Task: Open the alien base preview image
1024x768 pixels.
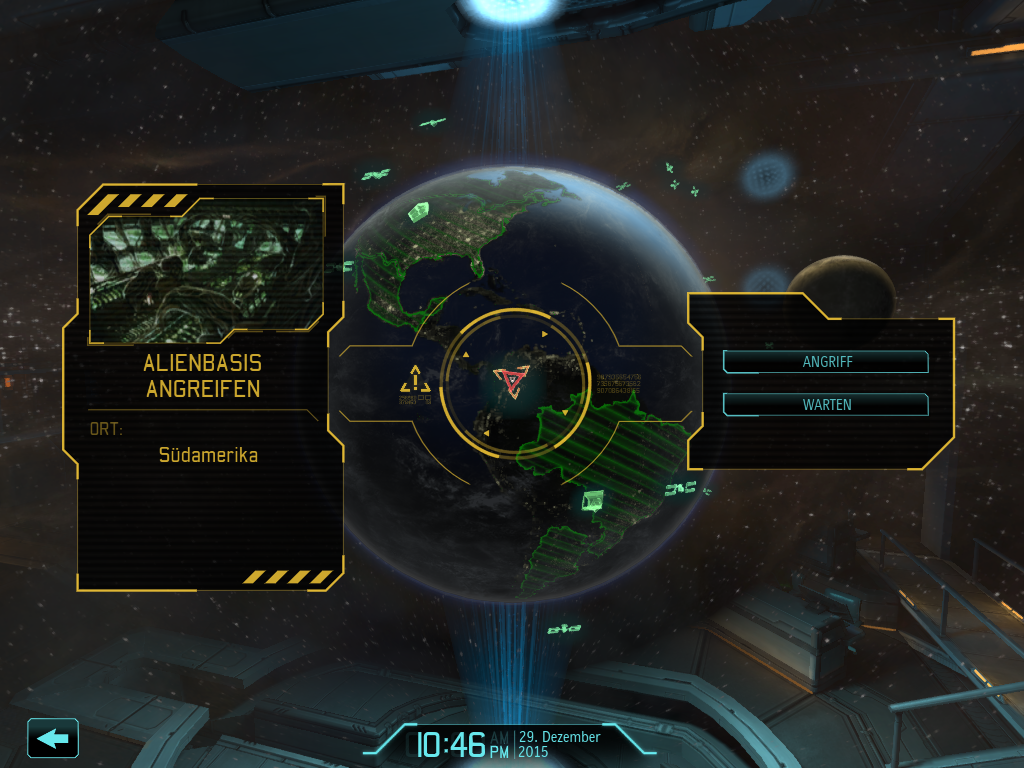Action: pos(206,268)
